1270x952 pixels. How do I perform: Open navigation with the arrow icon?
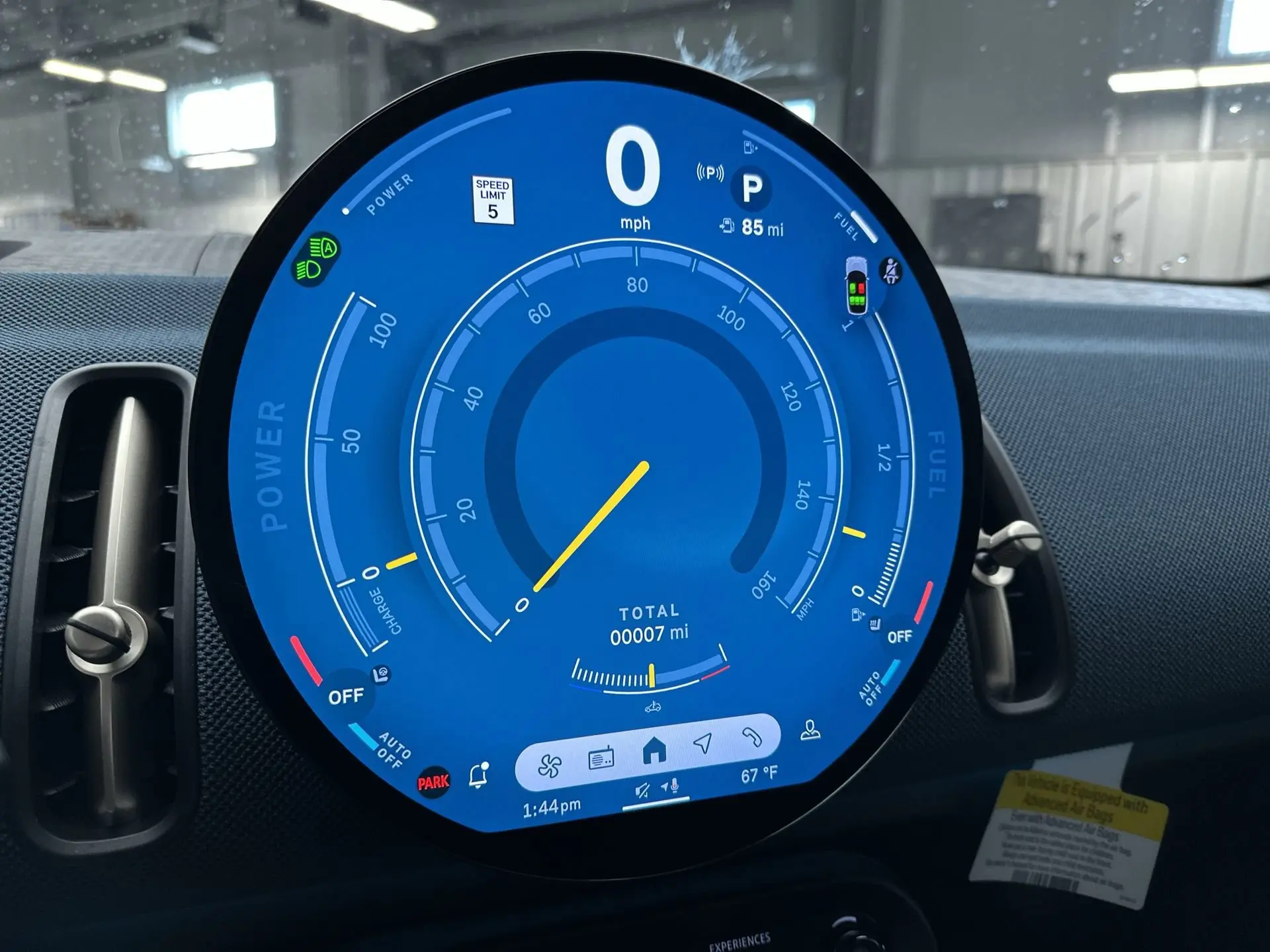703,743
